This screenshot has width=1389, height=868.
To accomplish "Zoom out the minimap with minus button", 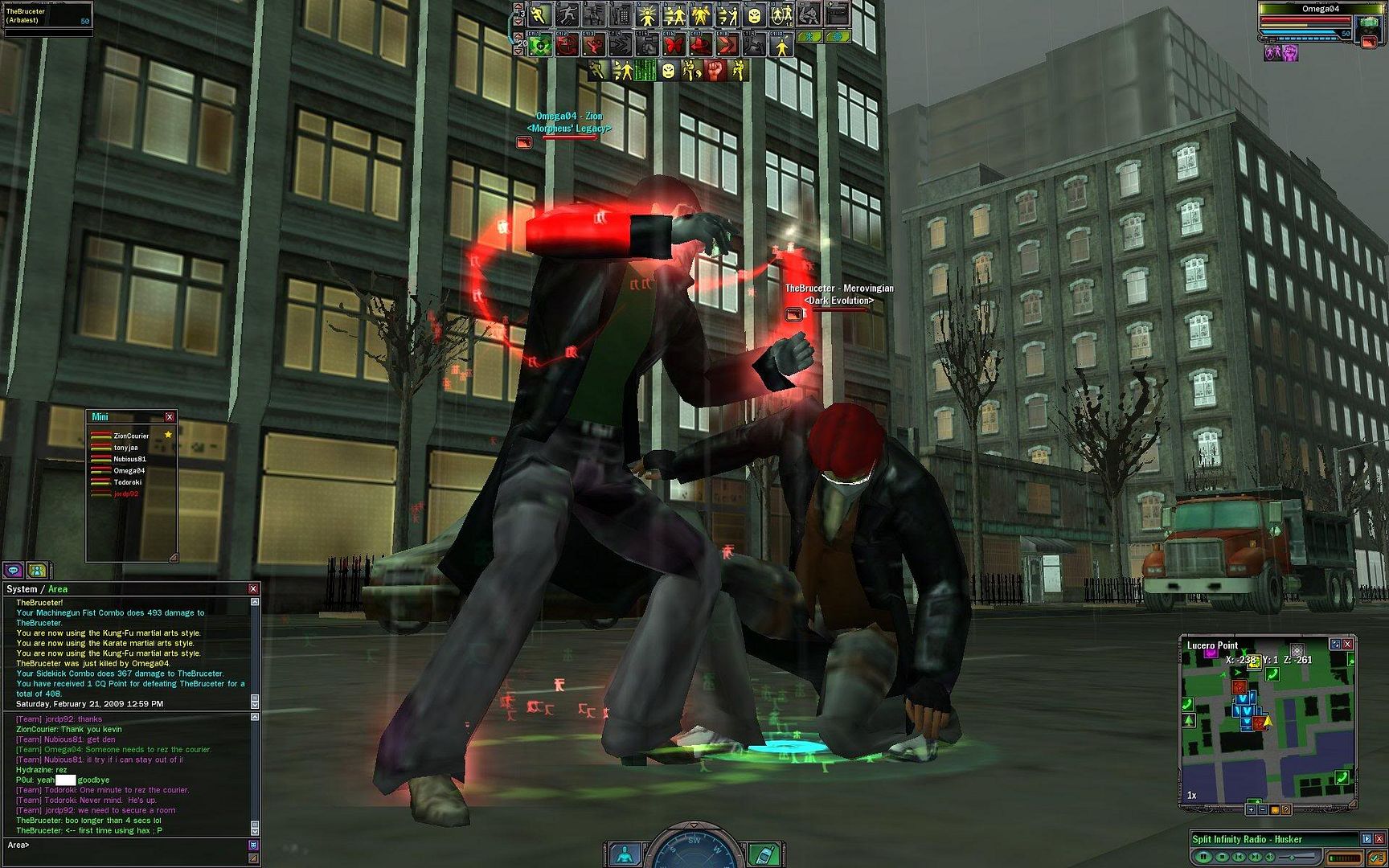I will tap(1262, 809).
